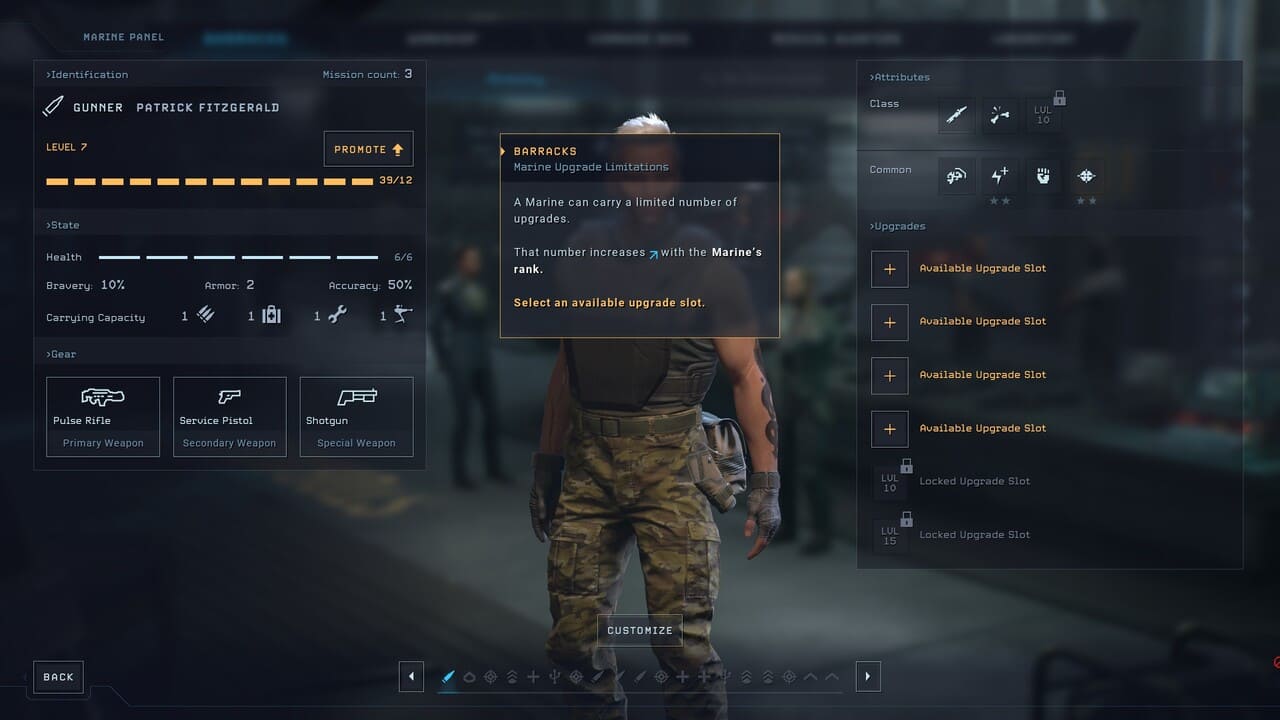The image size is (1280, 720).
Task: Go back with the Back button
Action: pos(58,677)
